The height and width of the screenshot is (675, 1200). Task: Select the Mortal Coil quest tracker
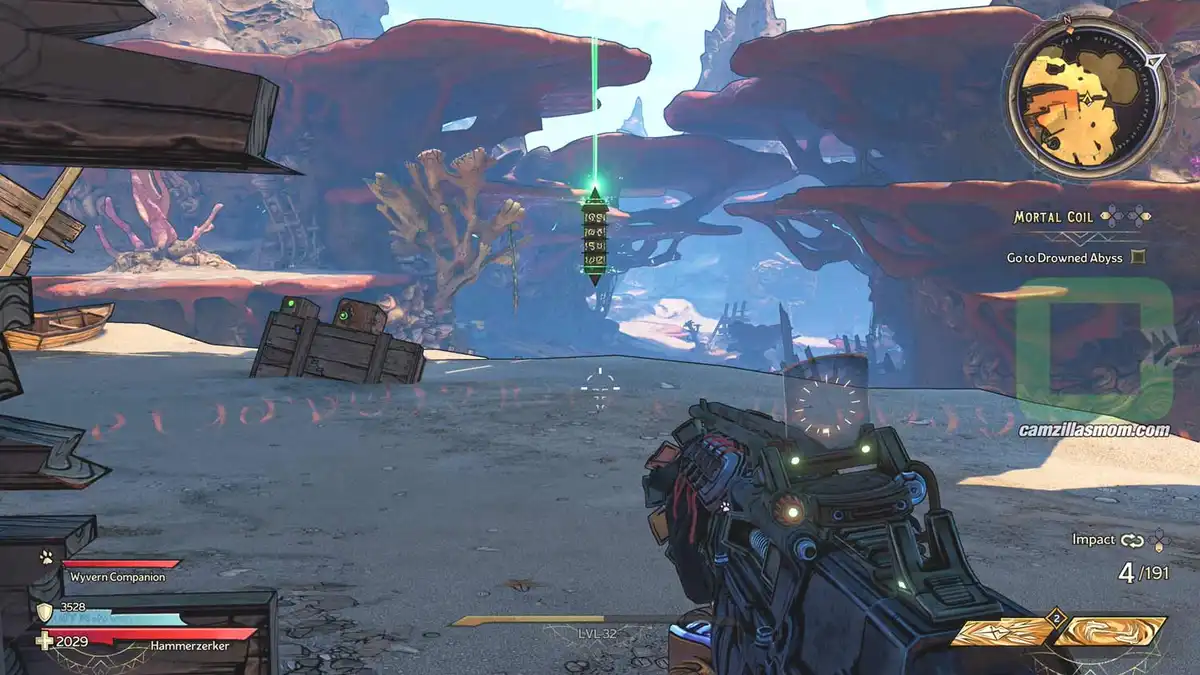click(x=1052, y=216)
